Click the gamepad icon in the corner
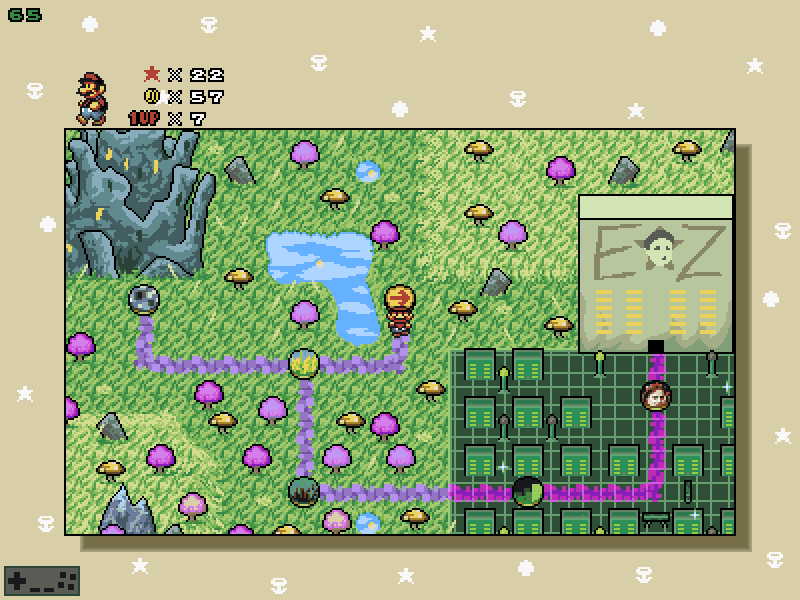The width and height of the screenshot is (800, 600). pos(42,580)
